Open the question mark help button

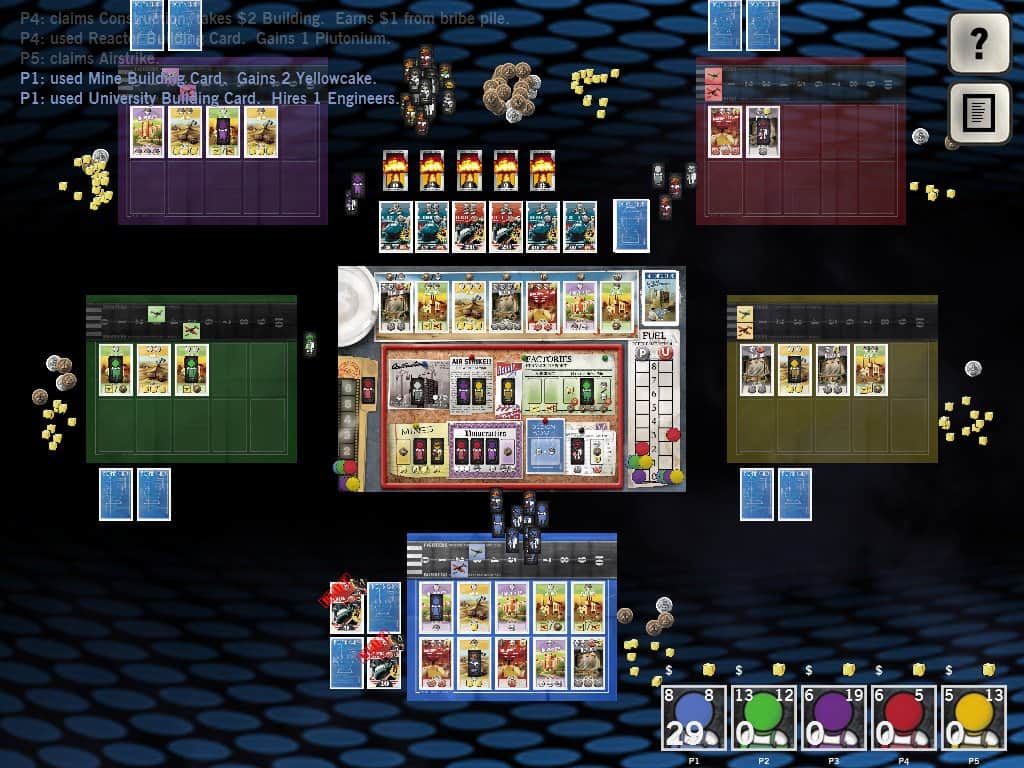[x=979, y=42]
